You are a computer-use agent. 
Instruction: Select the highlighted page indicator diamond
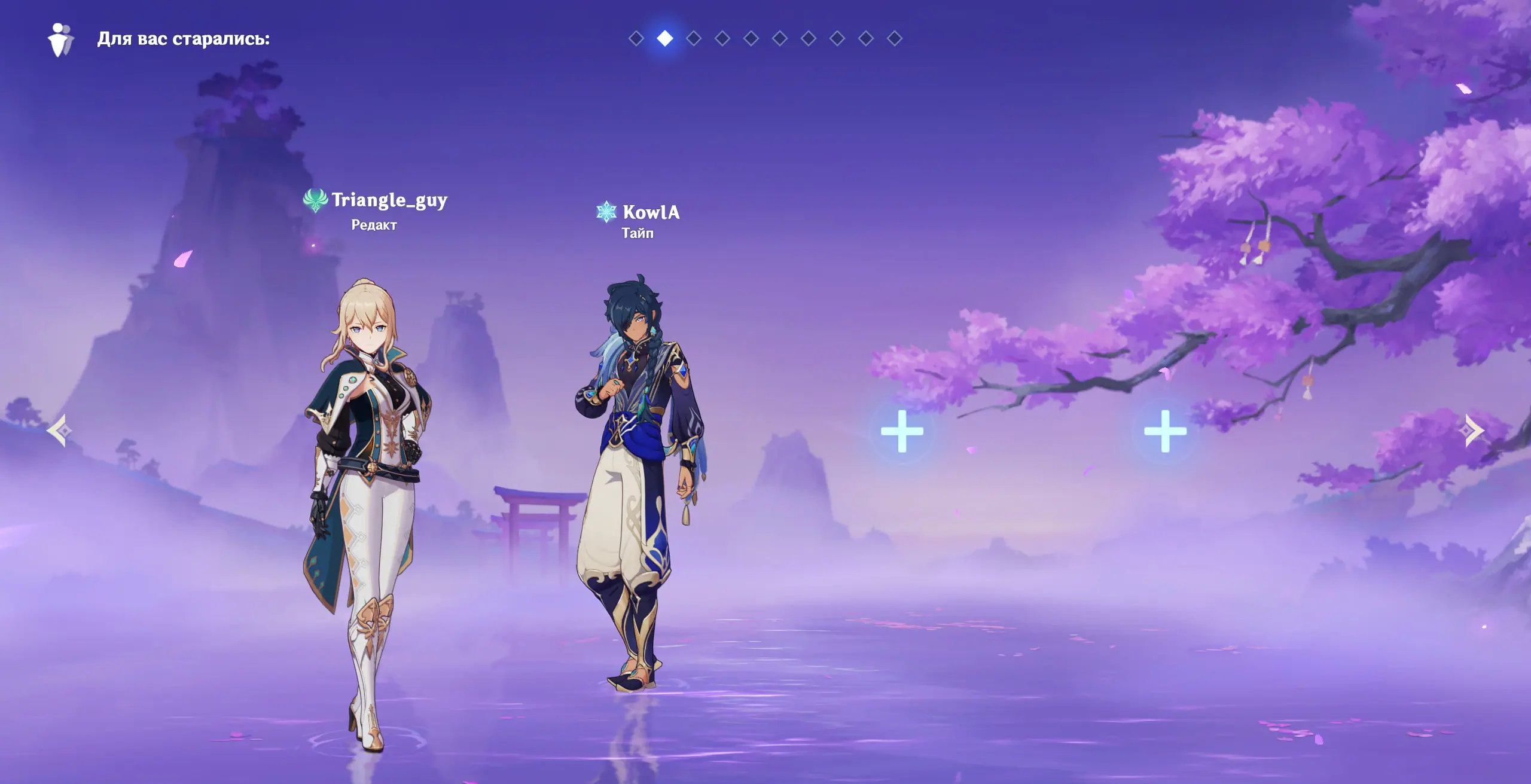664,38
